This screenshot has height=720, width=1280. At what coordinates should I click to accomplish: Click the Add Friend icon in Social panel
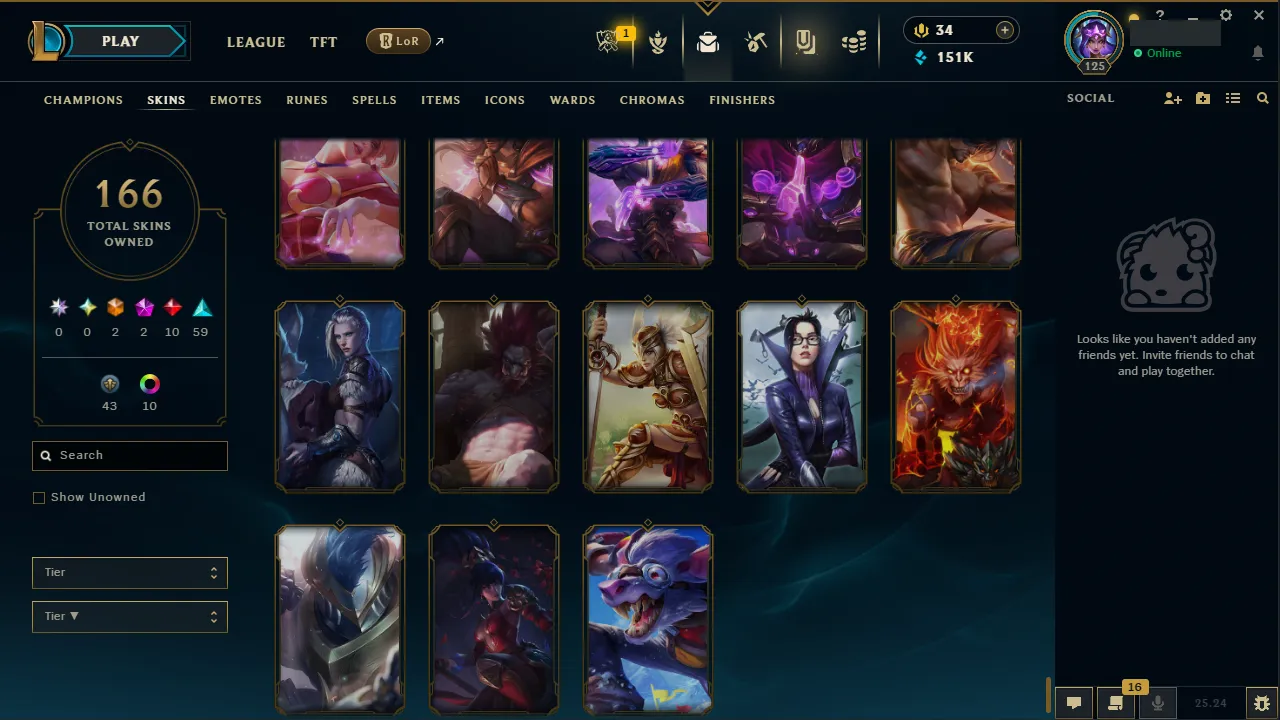[1172, 98]
